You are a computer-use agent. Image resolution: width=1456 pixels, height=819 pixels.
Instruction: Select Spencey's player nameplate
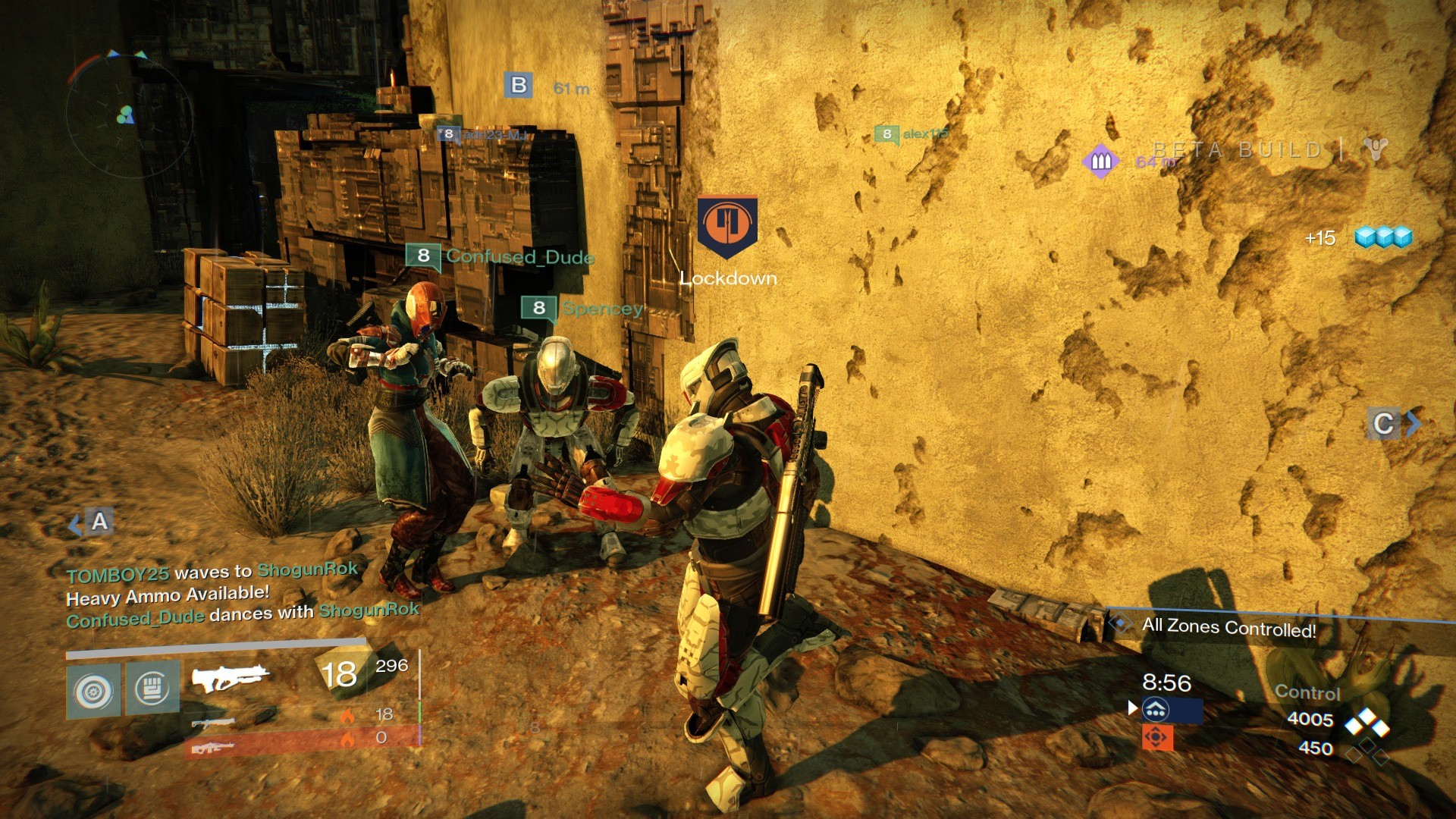(582, 308)
